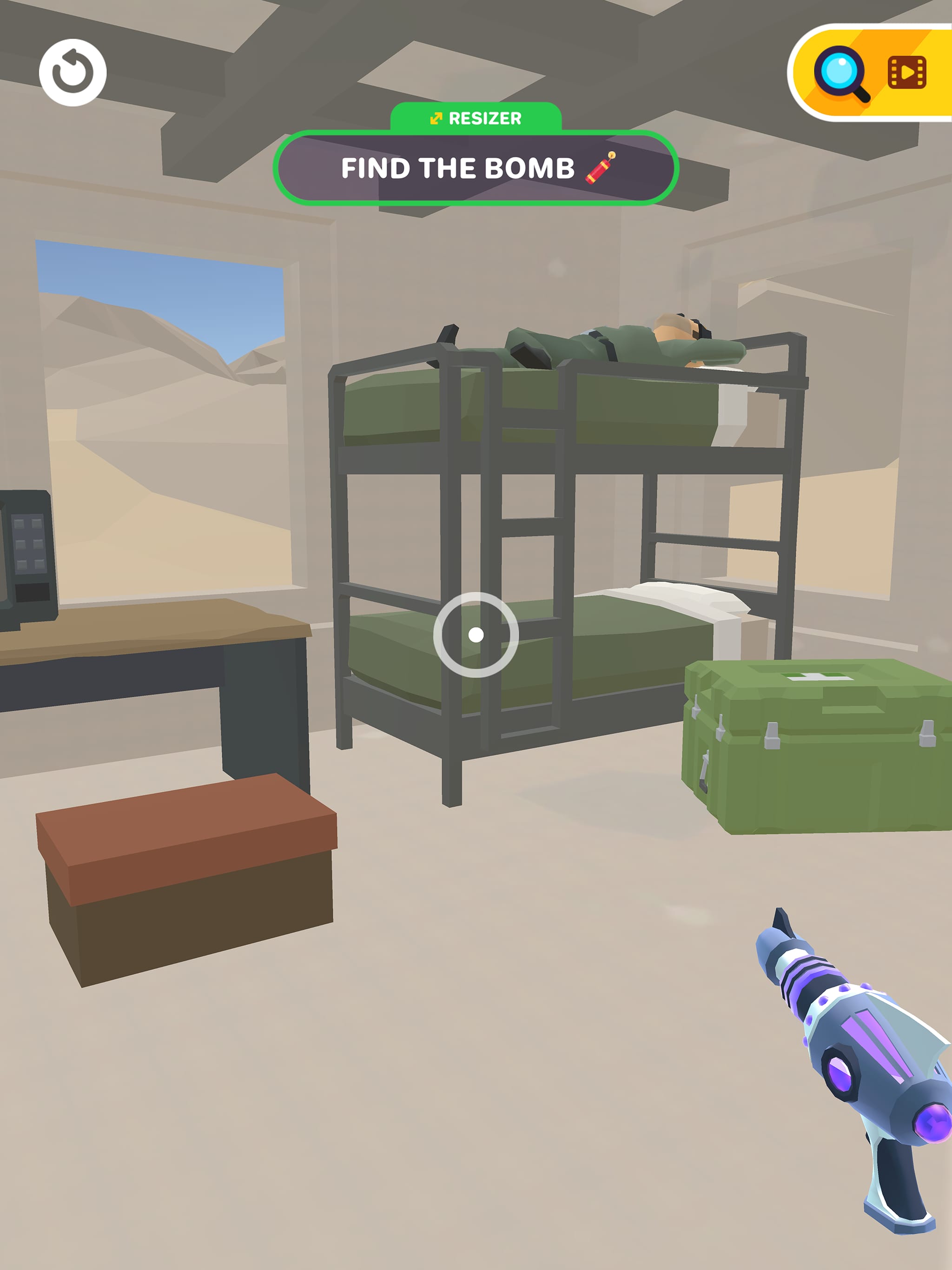952x1270 pixels.
Task: Select the crosshair aiming reticle
Action: click(x=476, y=635)
